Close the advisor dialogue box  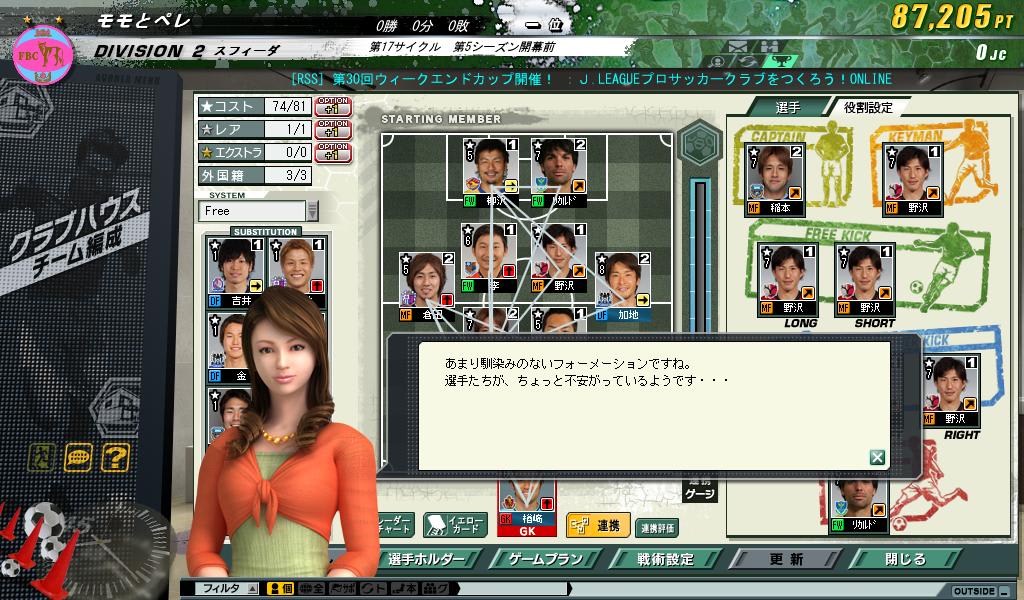point(877,457)
